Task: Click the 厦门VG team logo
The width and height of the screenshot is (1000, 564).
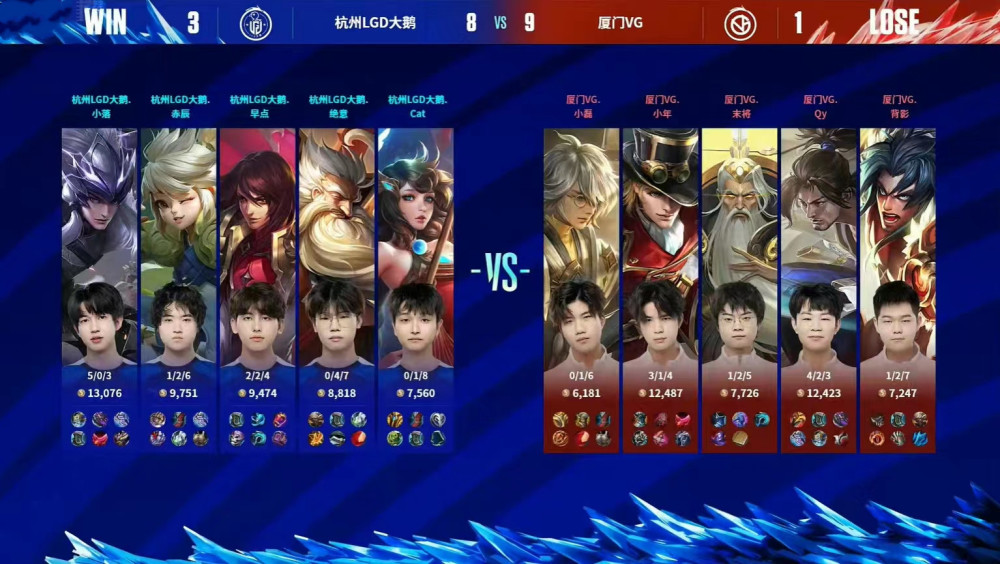Action: (740, 23)
